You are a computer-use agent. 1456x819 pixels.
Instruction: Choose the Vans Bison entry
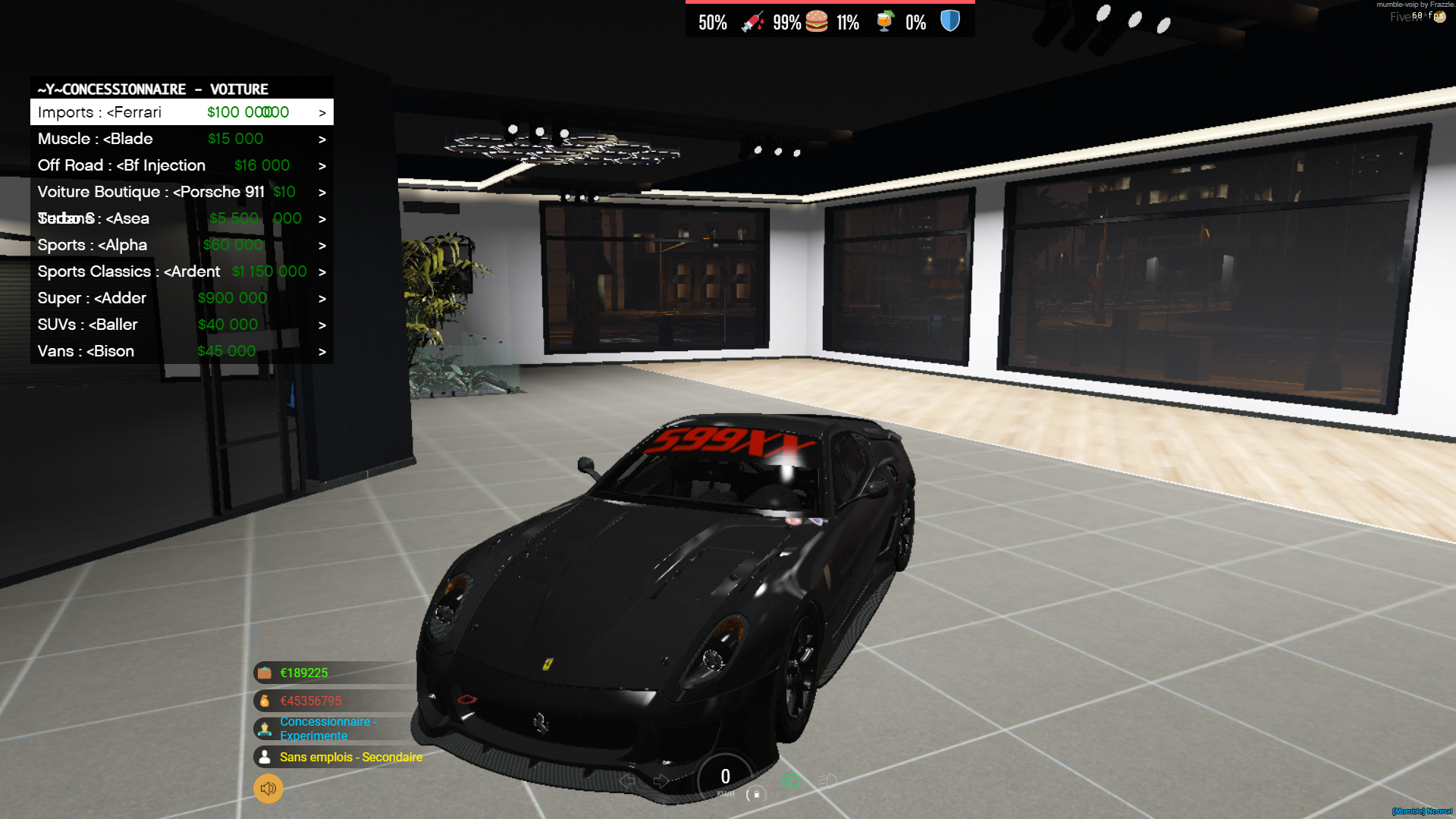click(x=152, y=350)
